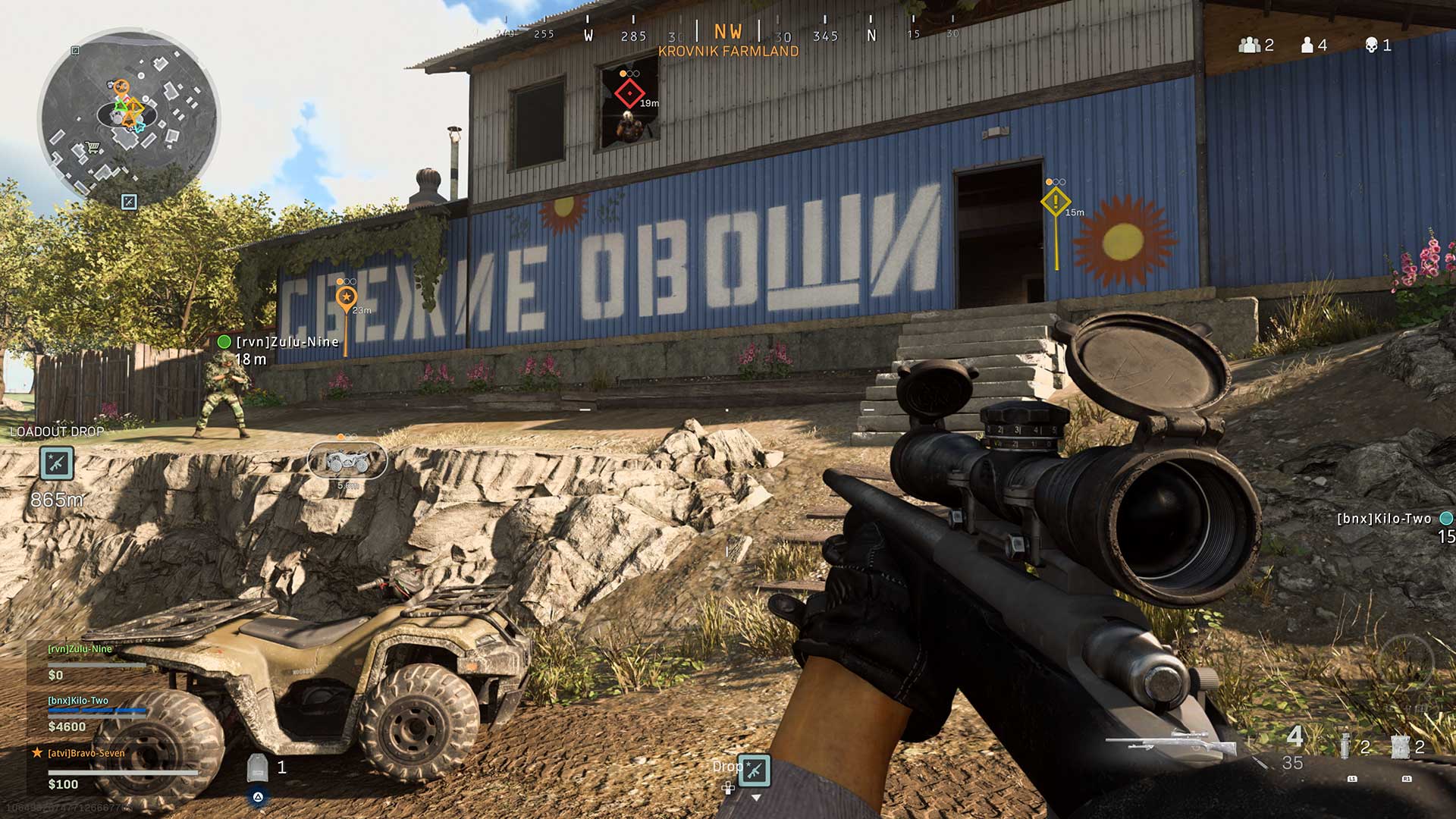1456x819 pixels.
Task: Click the armor plate icon
Action: point(257,767)
